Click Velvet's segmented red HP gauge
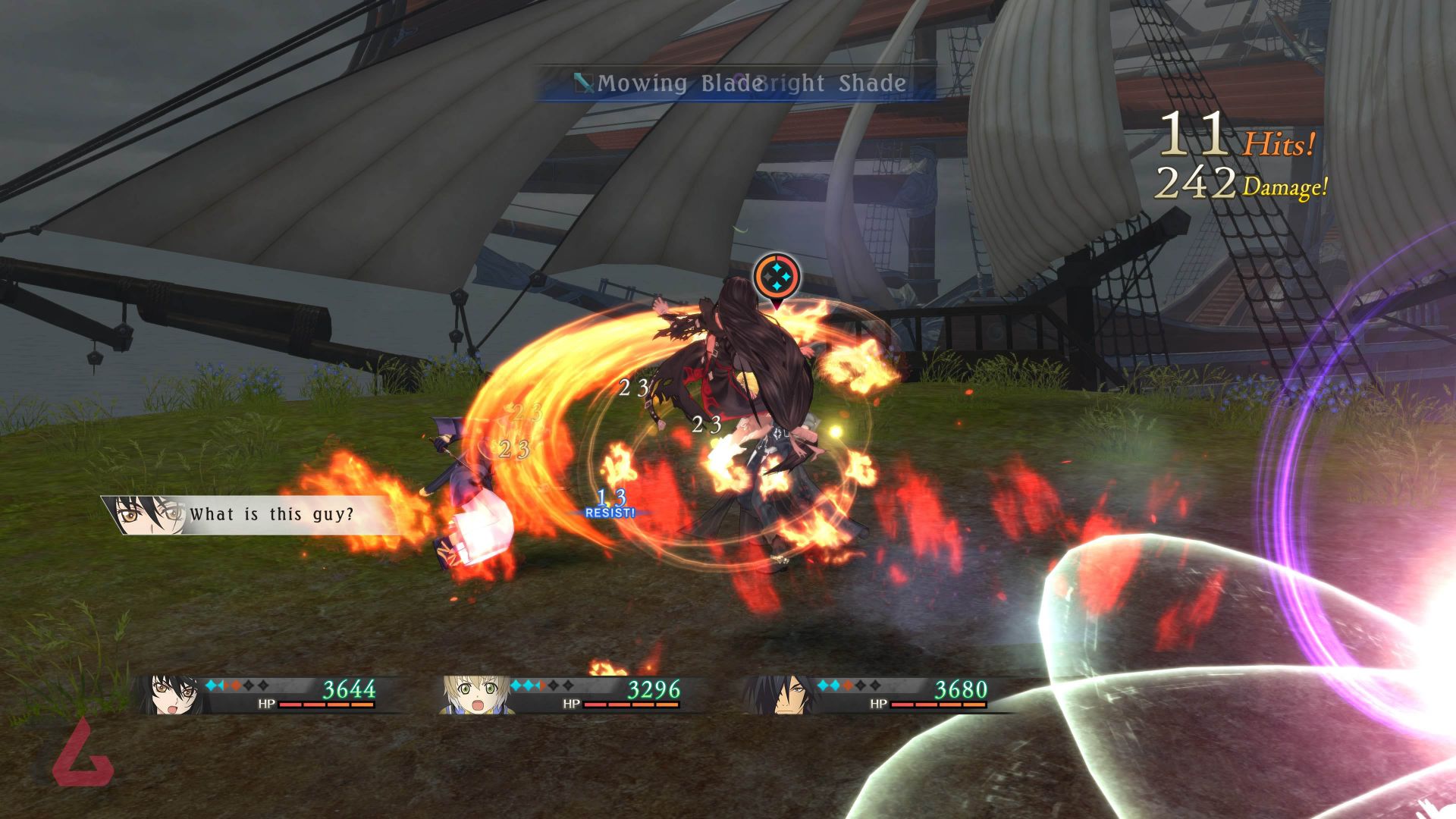This screenshot has height=819, width=1456. tap(326, 705)
